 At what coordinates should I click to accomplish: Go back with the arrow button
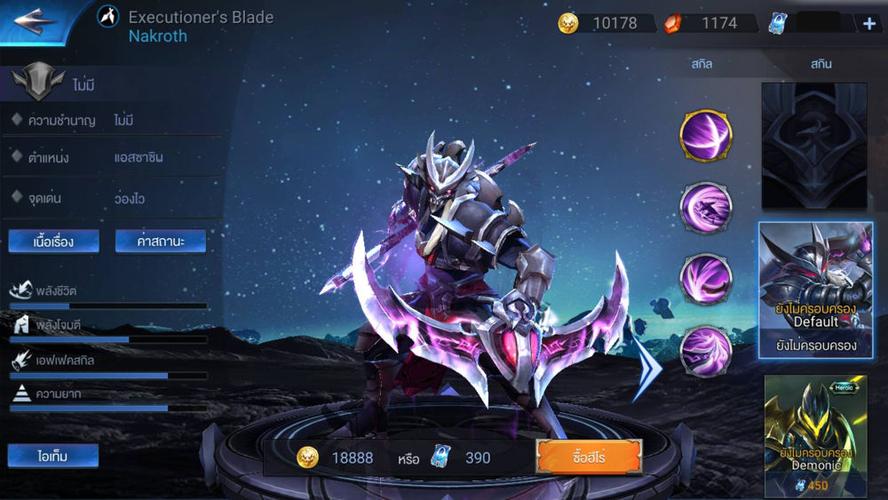[35, 21]
